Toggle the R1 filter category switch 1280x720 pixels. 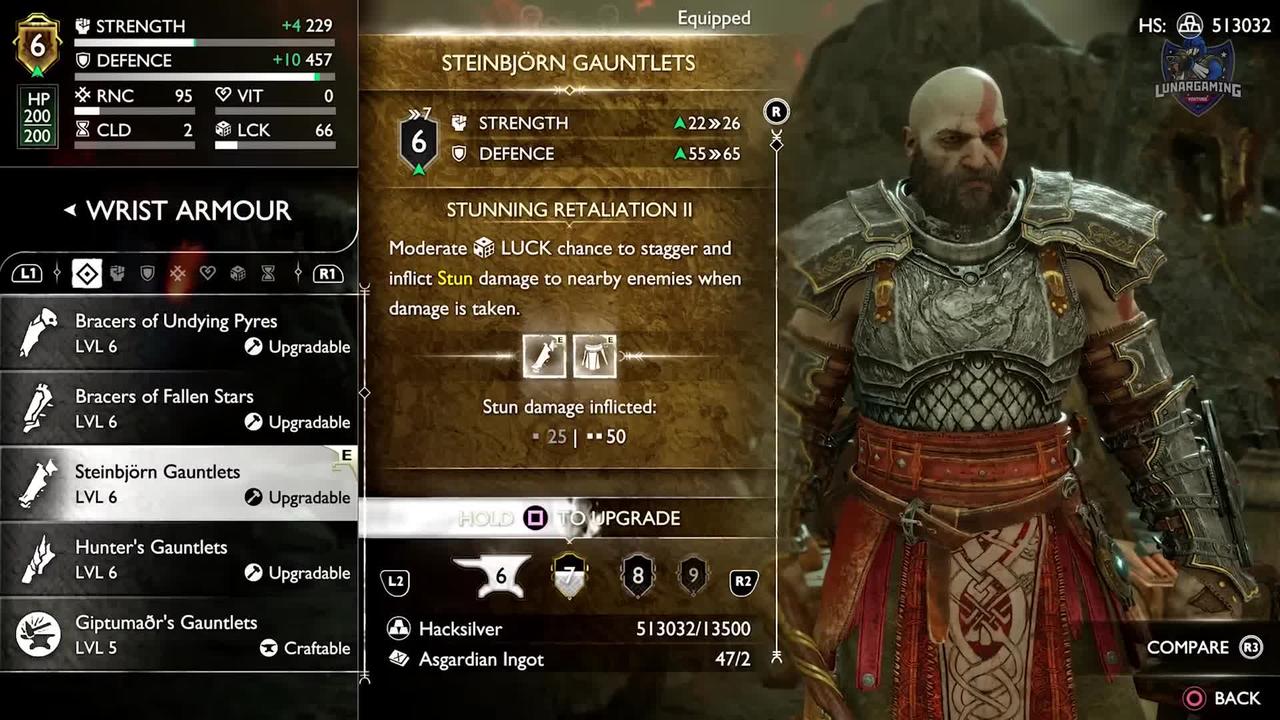tap(328, 272)
